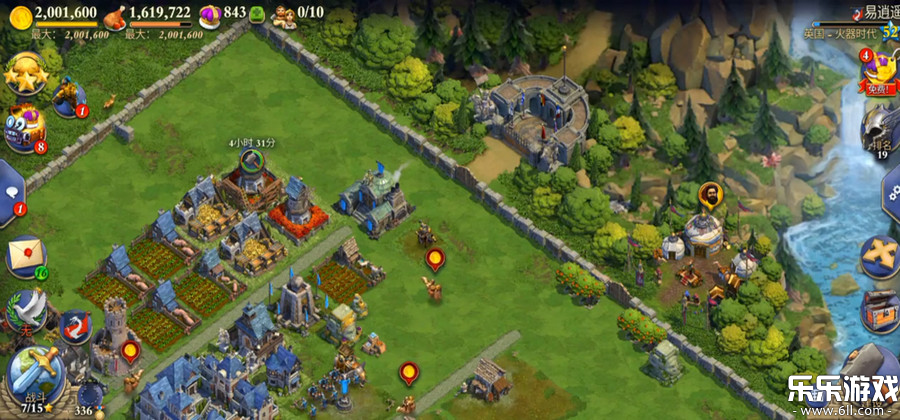Open the mail envelope inbox
900x420 pixels.
27,255
